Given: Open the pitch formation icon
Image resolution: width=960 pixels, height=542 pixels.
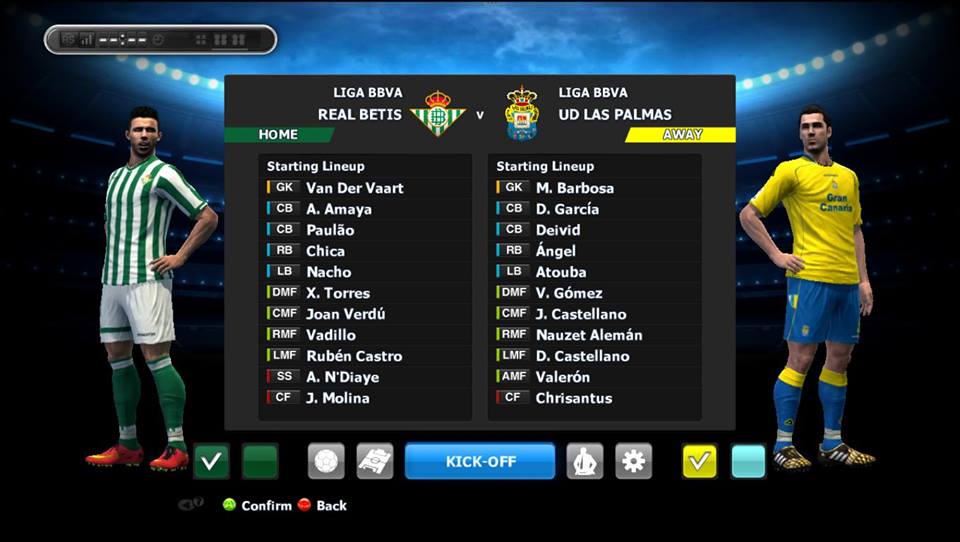Looking at the screenshot, I should tap(374, 461).
